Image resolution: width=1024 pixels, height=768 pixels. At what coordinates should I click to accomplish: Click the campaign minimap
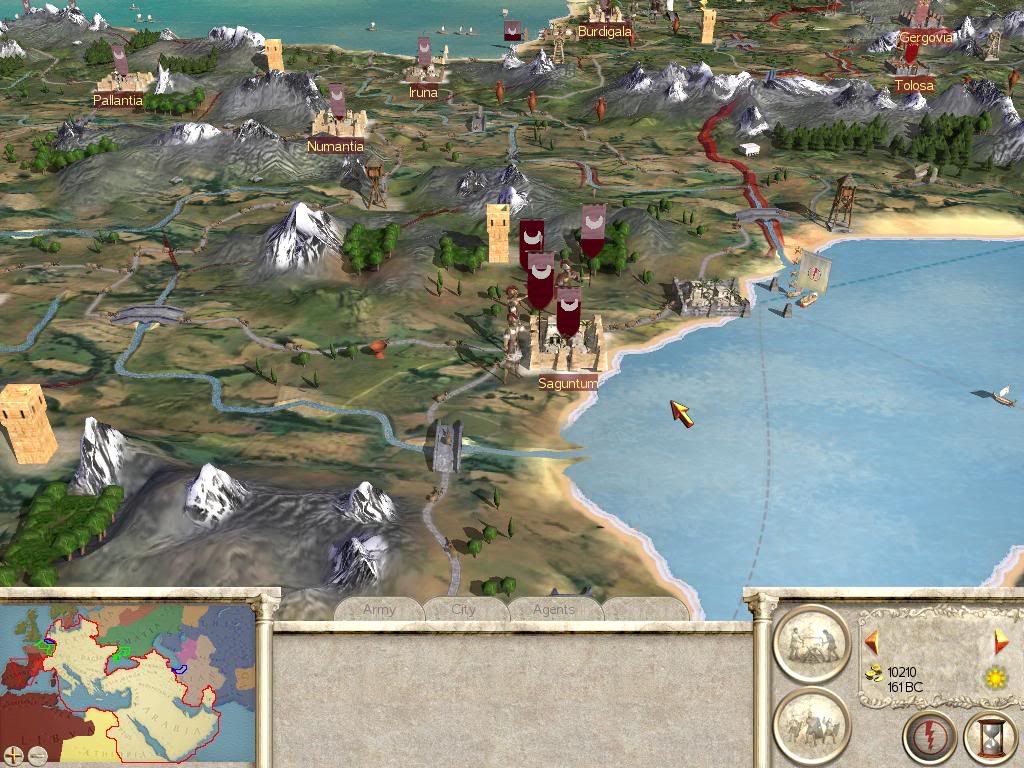click(x=128, y=680)
